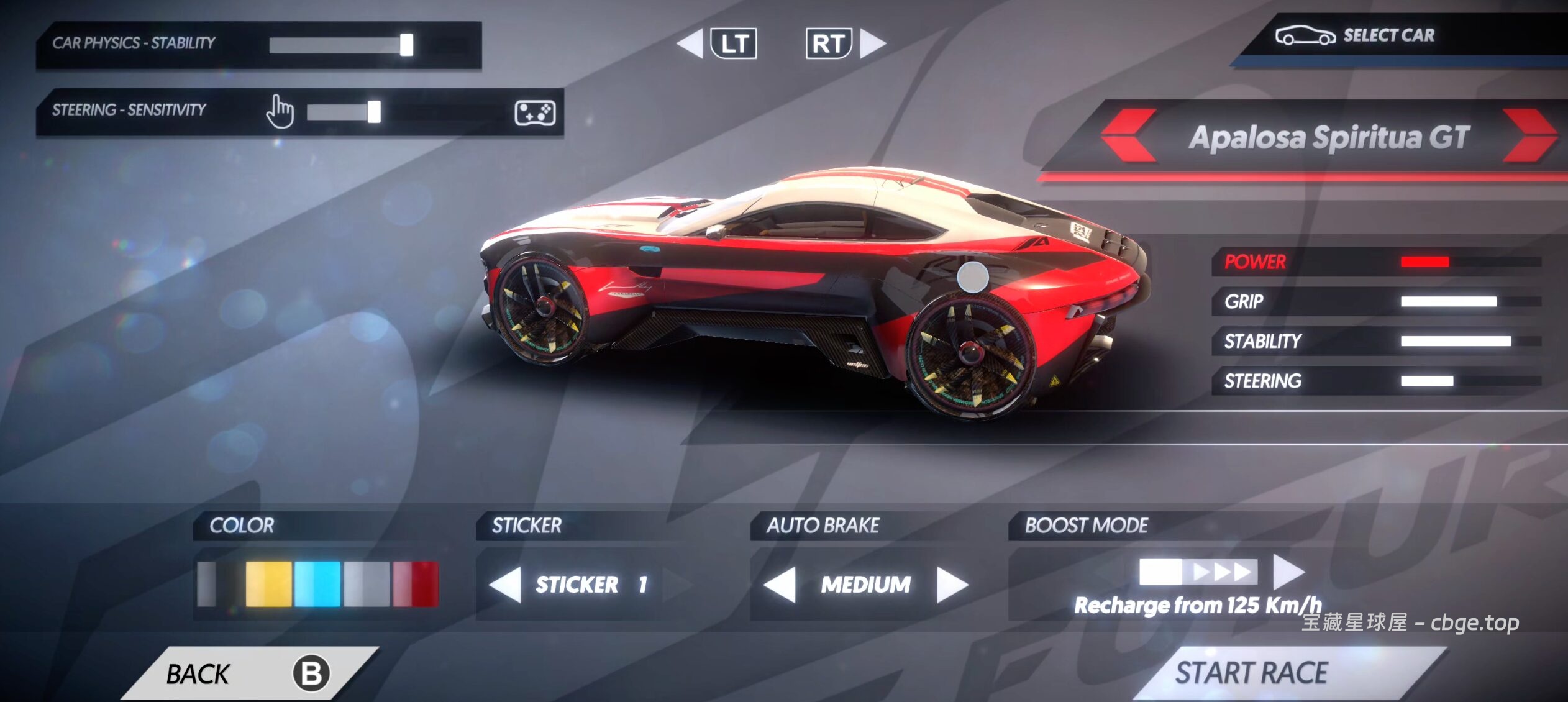
Task: Select the previous sticker with left arrow
Action: 506,585
